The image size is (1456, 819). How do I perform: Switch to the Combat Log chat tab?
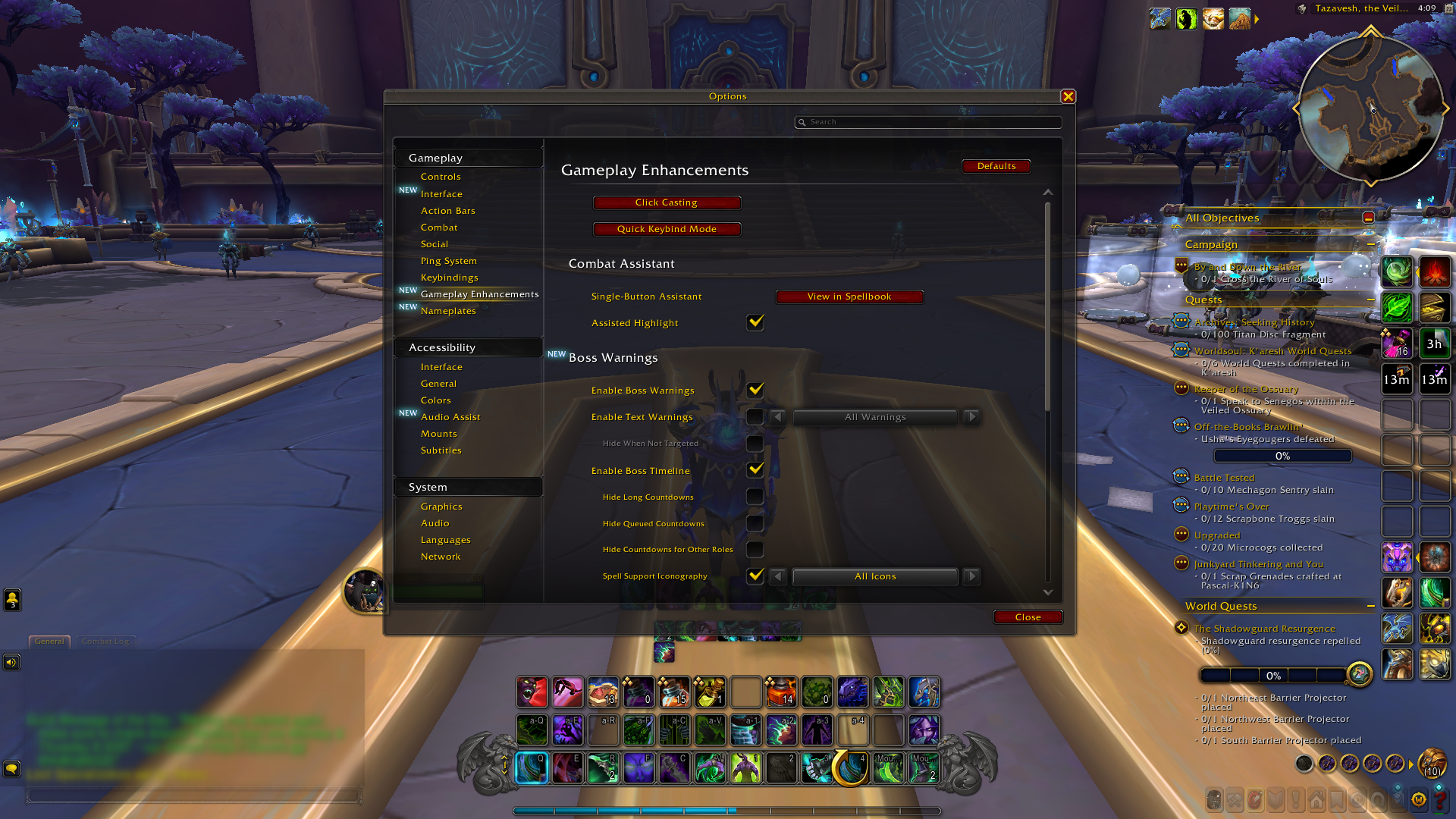pyautogui.click(x=105, y=641)
